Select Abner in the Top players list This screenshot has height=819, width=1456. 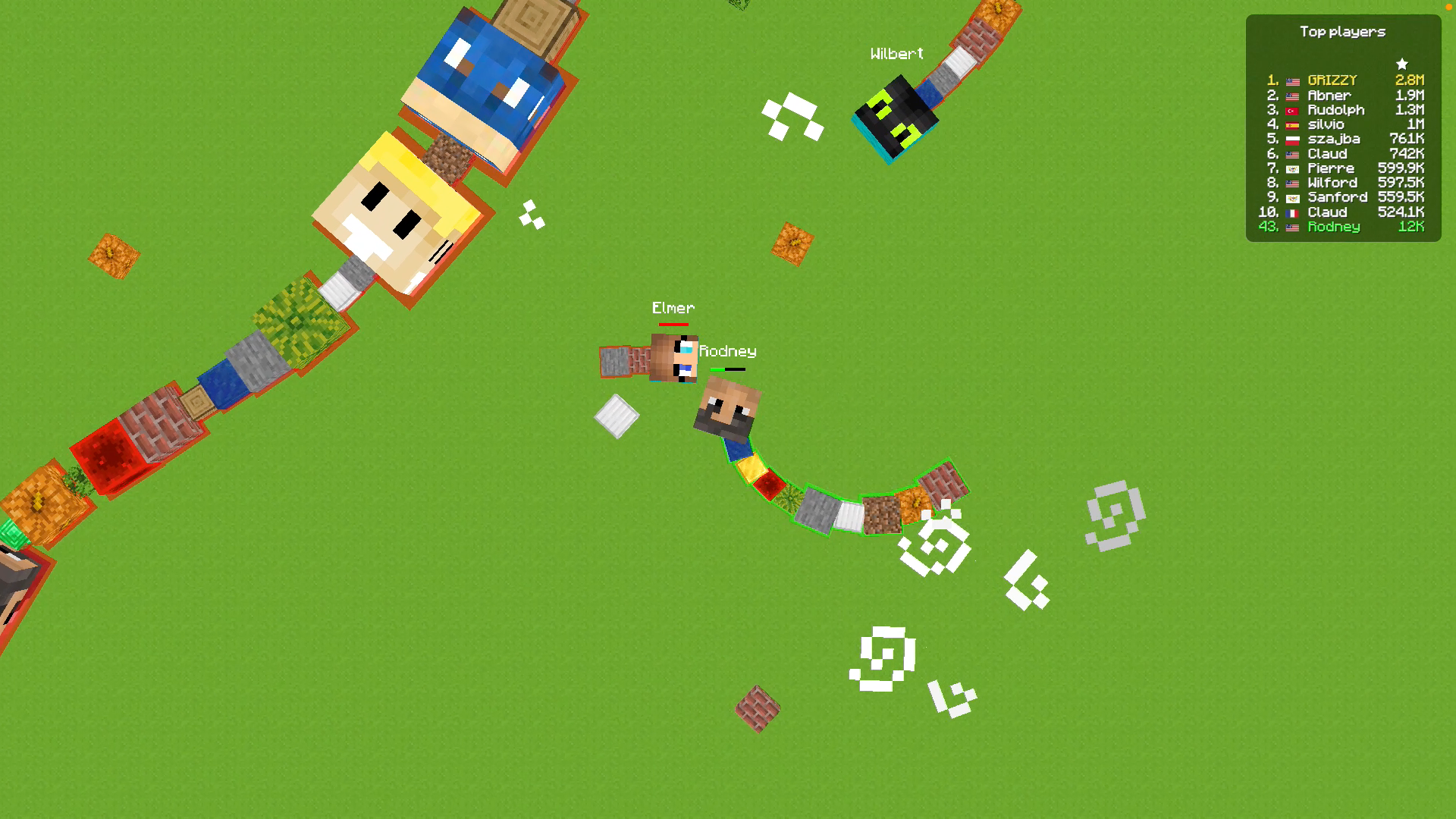1332,96
